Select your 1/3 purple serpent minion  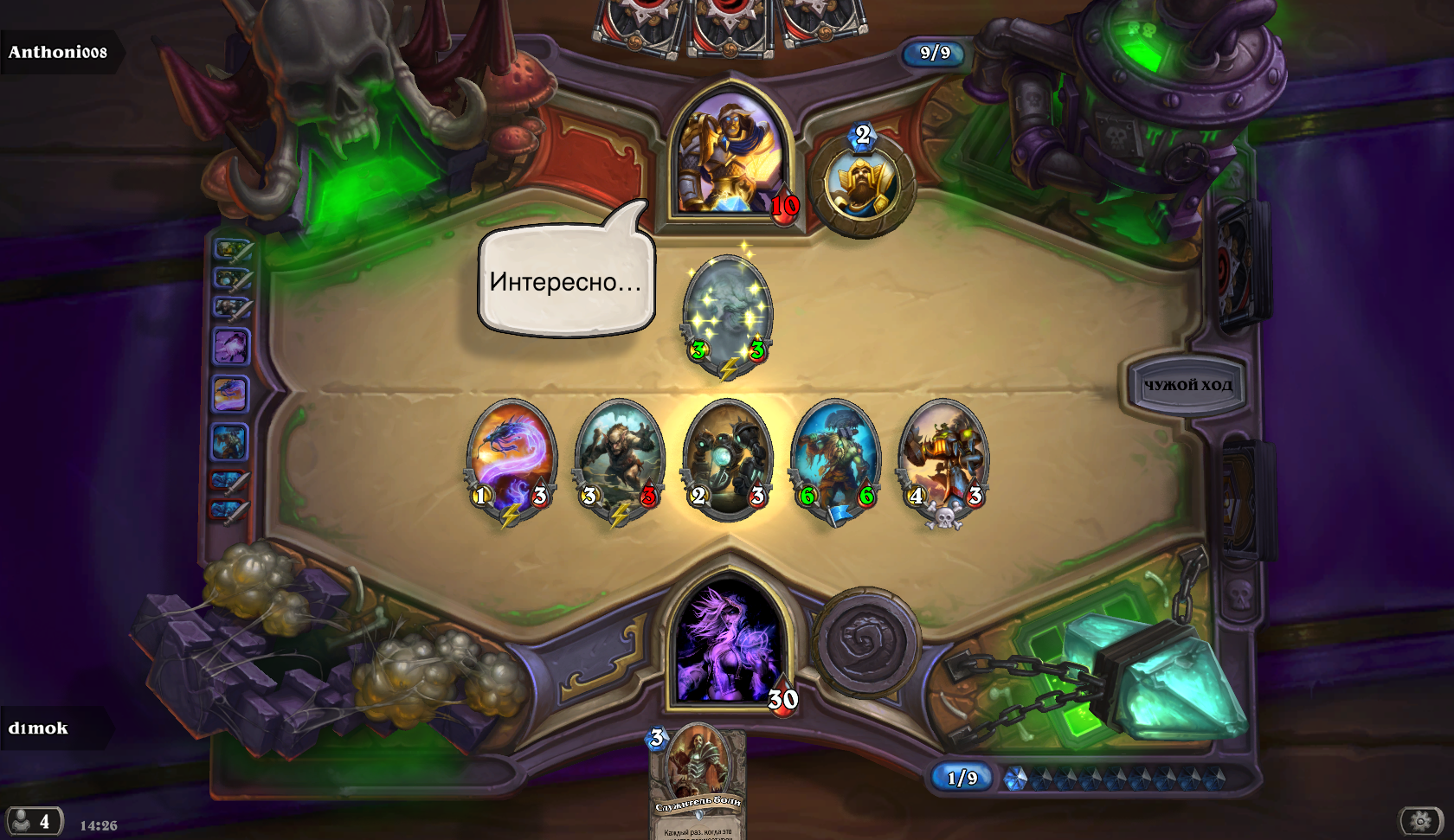pos(511,458)
